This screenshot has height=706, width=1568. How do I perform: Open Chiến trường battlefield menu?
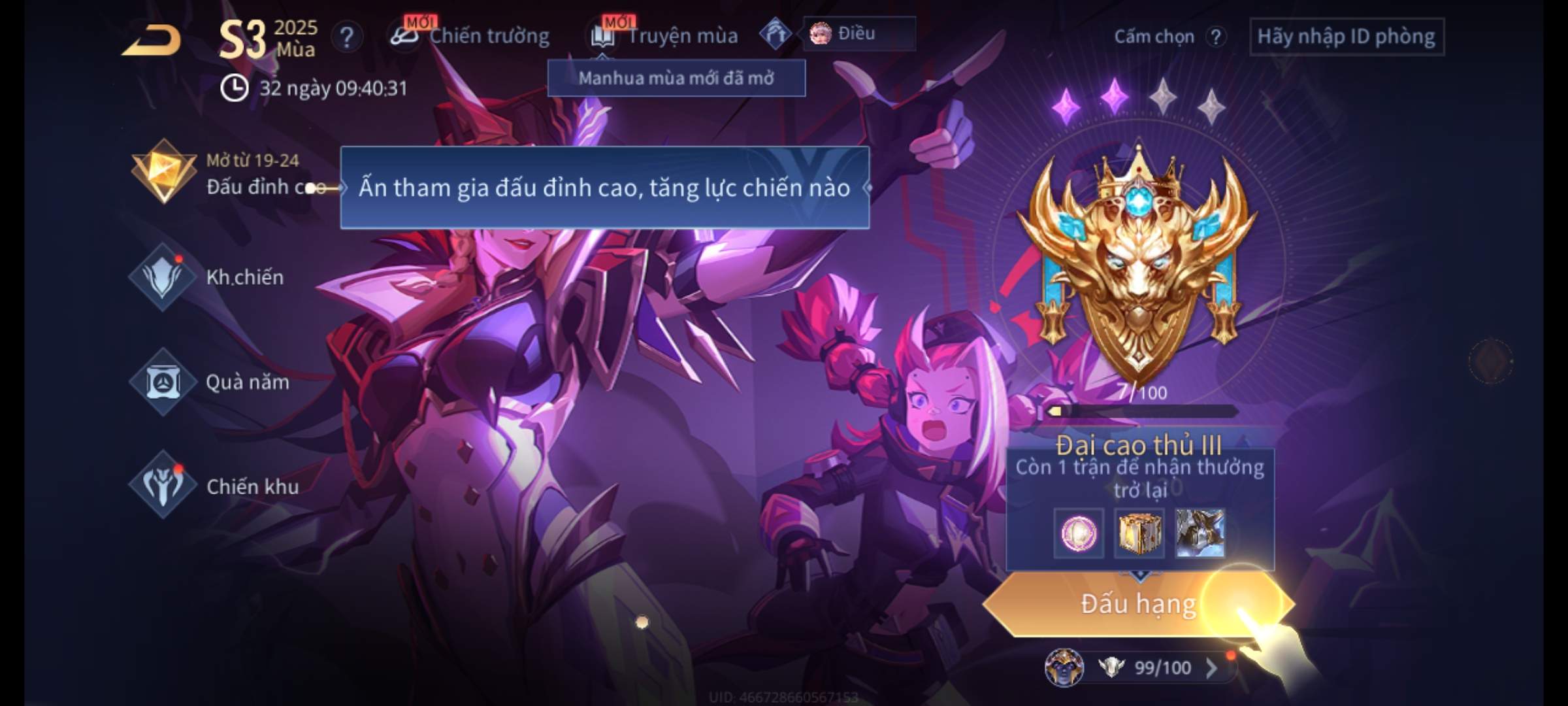(x=470, y=36)
